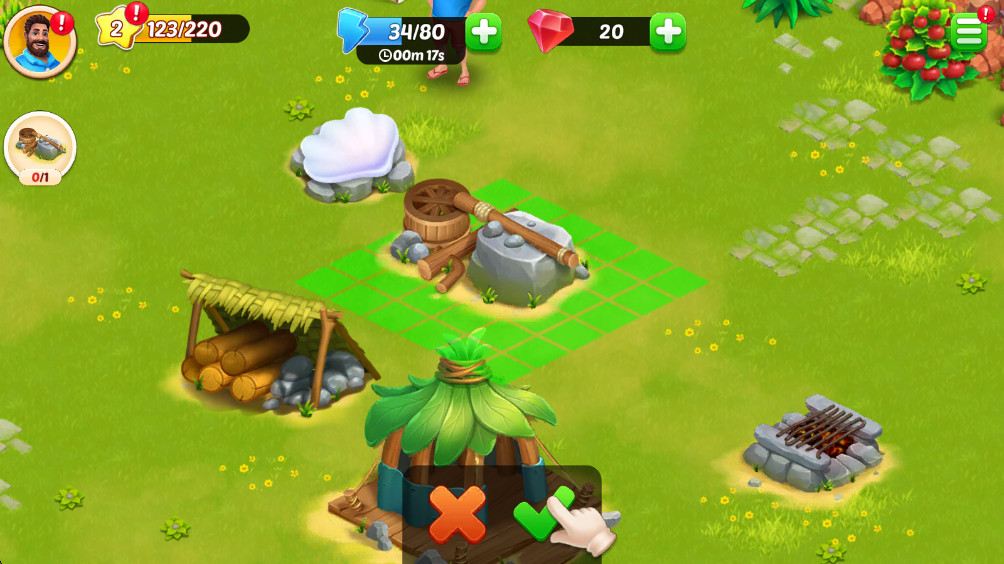This screenshot has height=564, width=1004.
Task: Open the bearded player avatar profile
Action: click(x=40, y=42)
